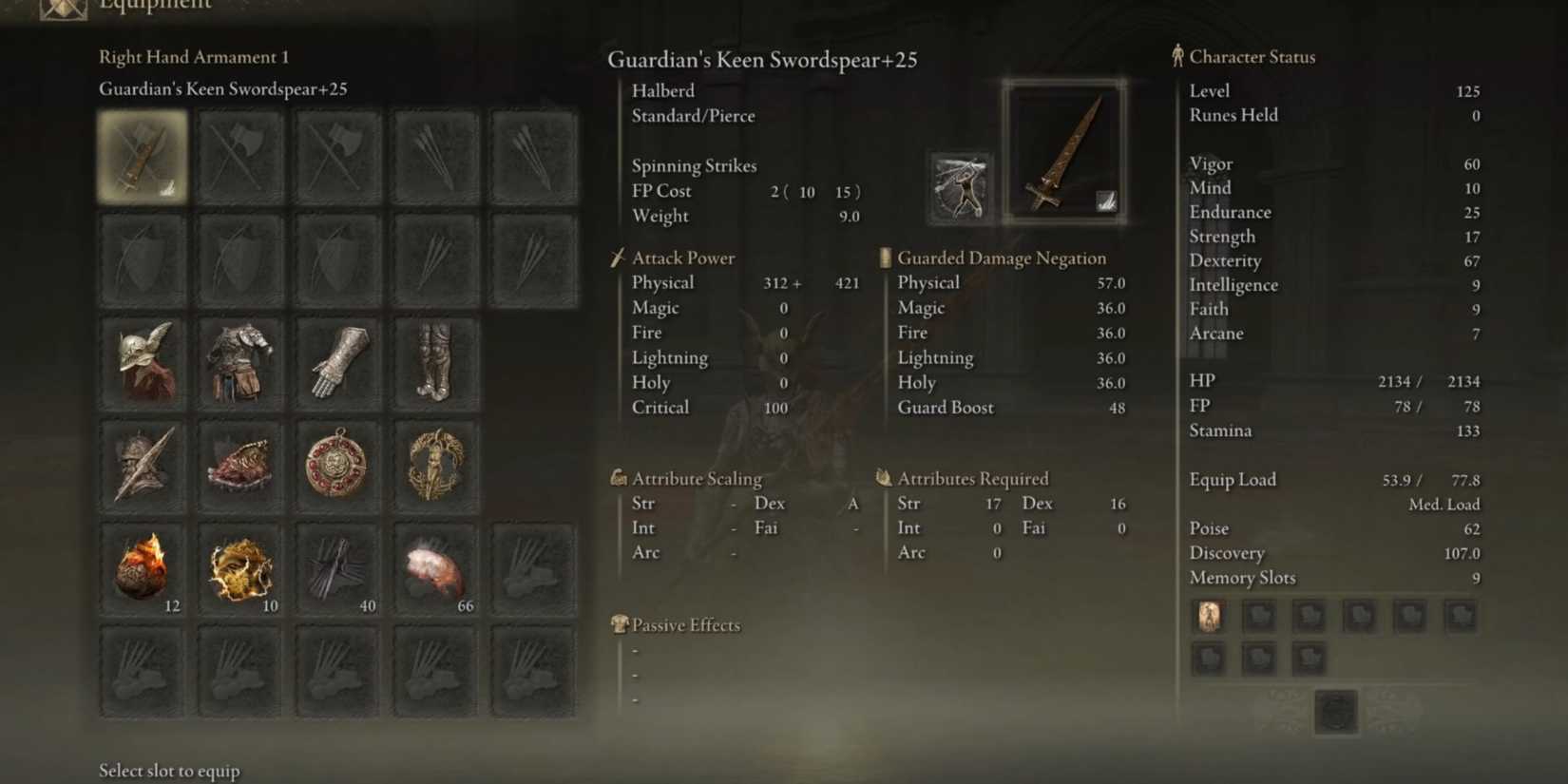
Task: Open the leg armor equipment slot
Action: click(434, 362)
